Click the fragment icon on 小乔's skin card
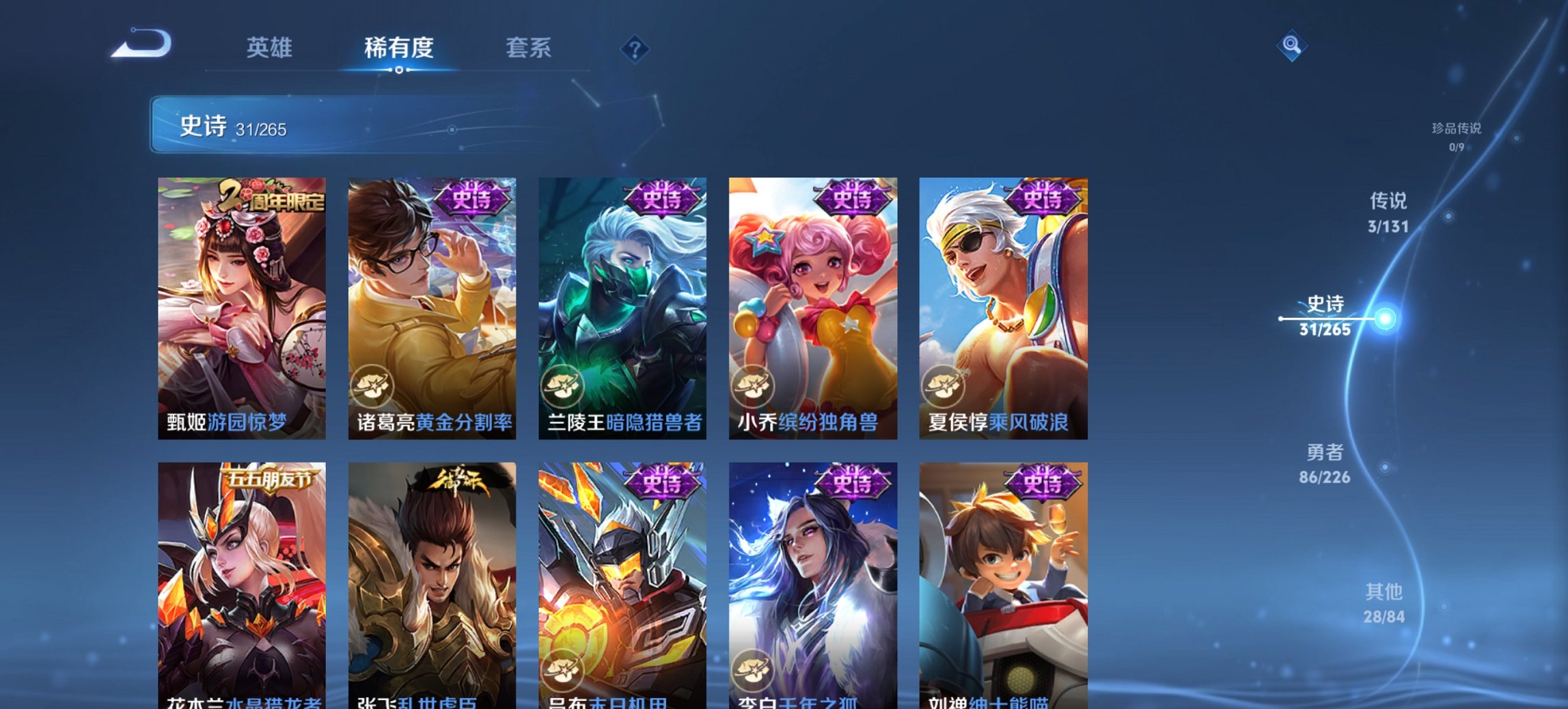Image resolution: width=1568 pixels, height=709 pixels. tap(754, 386)
